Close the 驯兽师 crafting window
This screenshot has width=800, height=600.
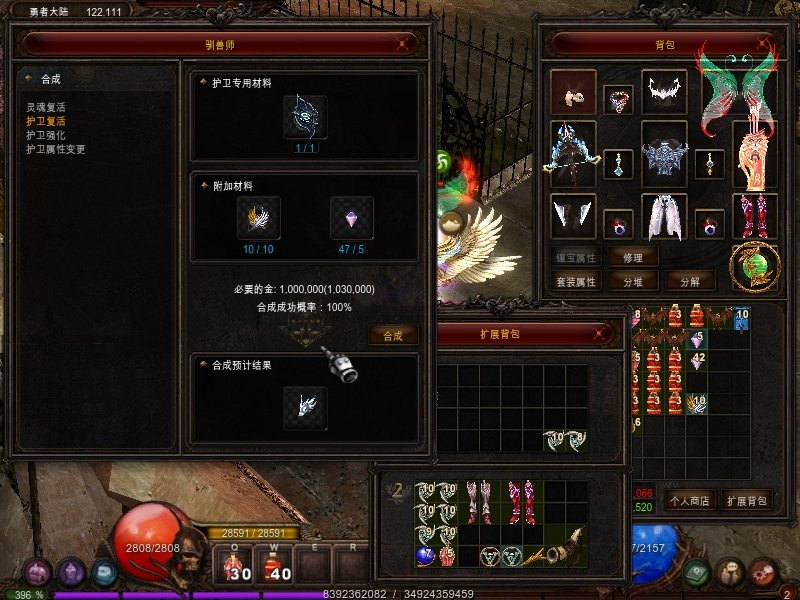pos(402,44)
